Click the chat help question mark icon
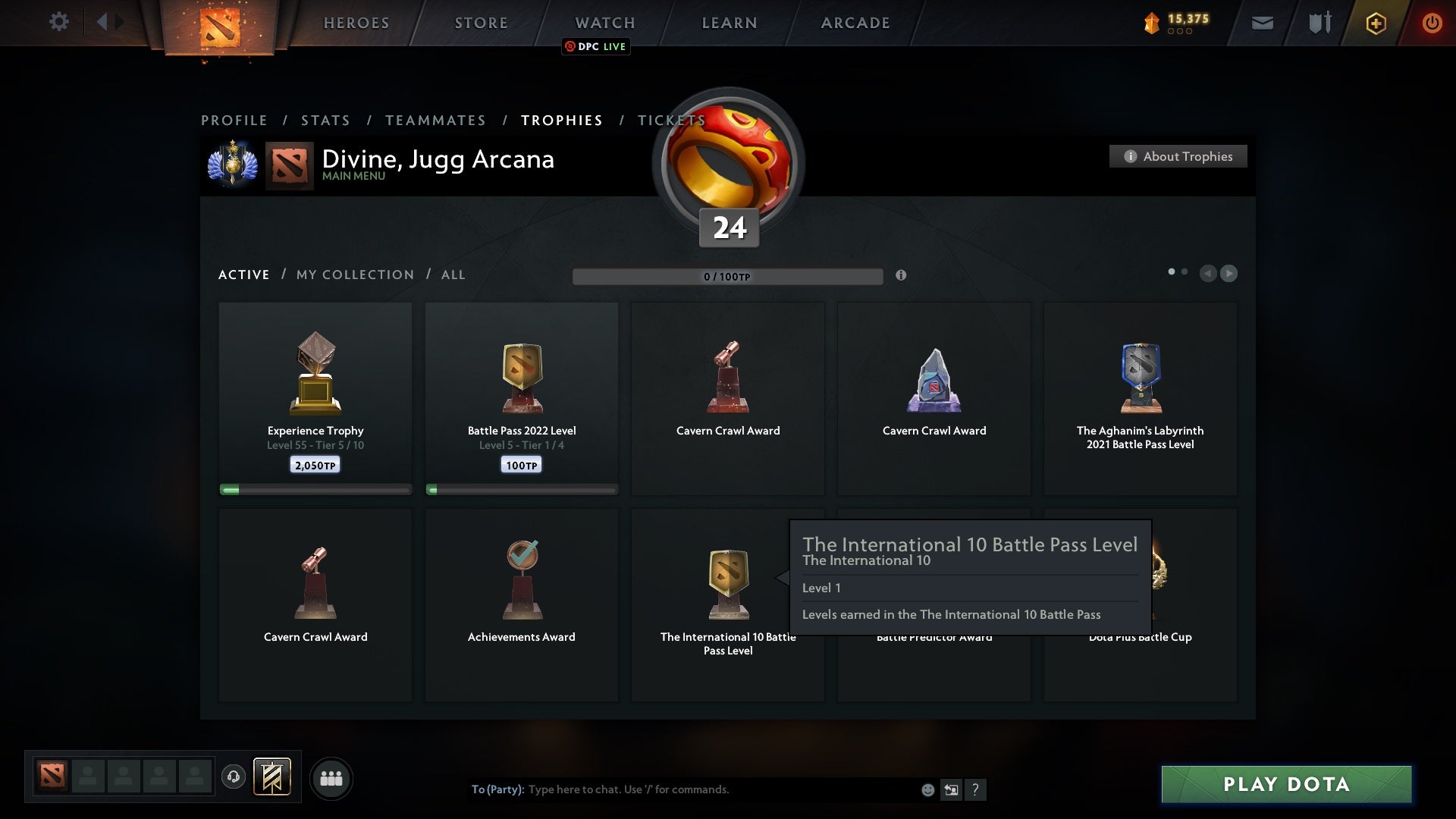This screenshot has width=1456, height=819. tap(976, 789)
